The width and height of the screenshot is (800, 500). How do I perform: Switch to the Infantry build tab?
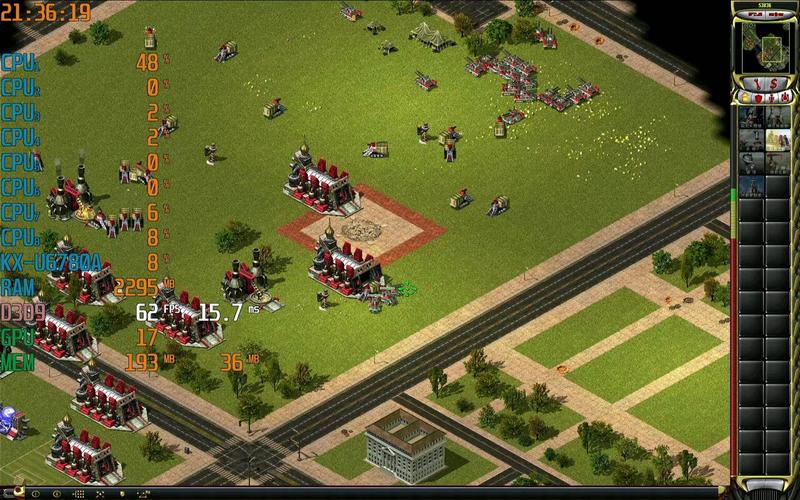pyautogui.click(x=769, y=98)
